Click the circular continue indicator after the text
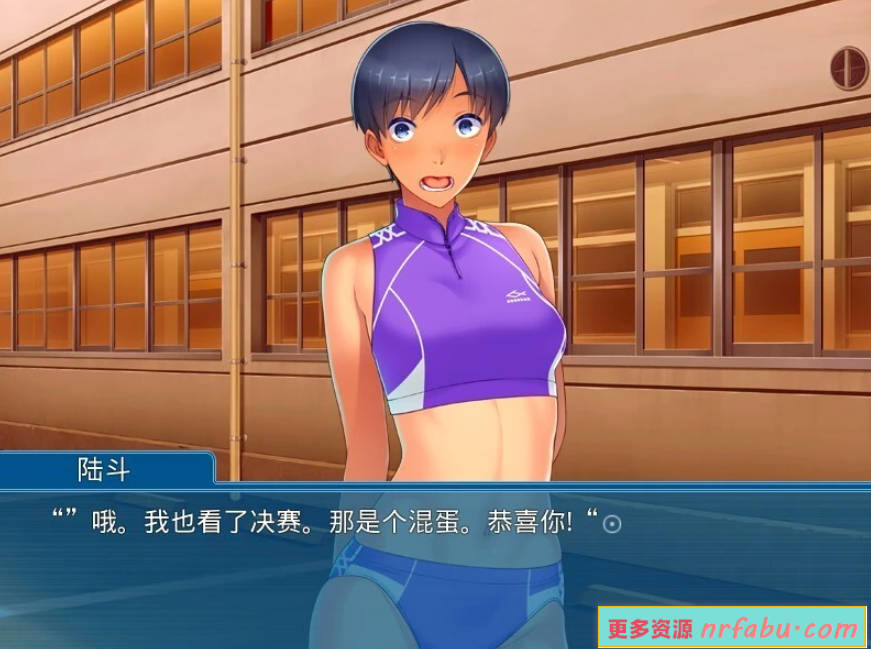Viewport: 871px width, 649px height. [x=613, y=524]
